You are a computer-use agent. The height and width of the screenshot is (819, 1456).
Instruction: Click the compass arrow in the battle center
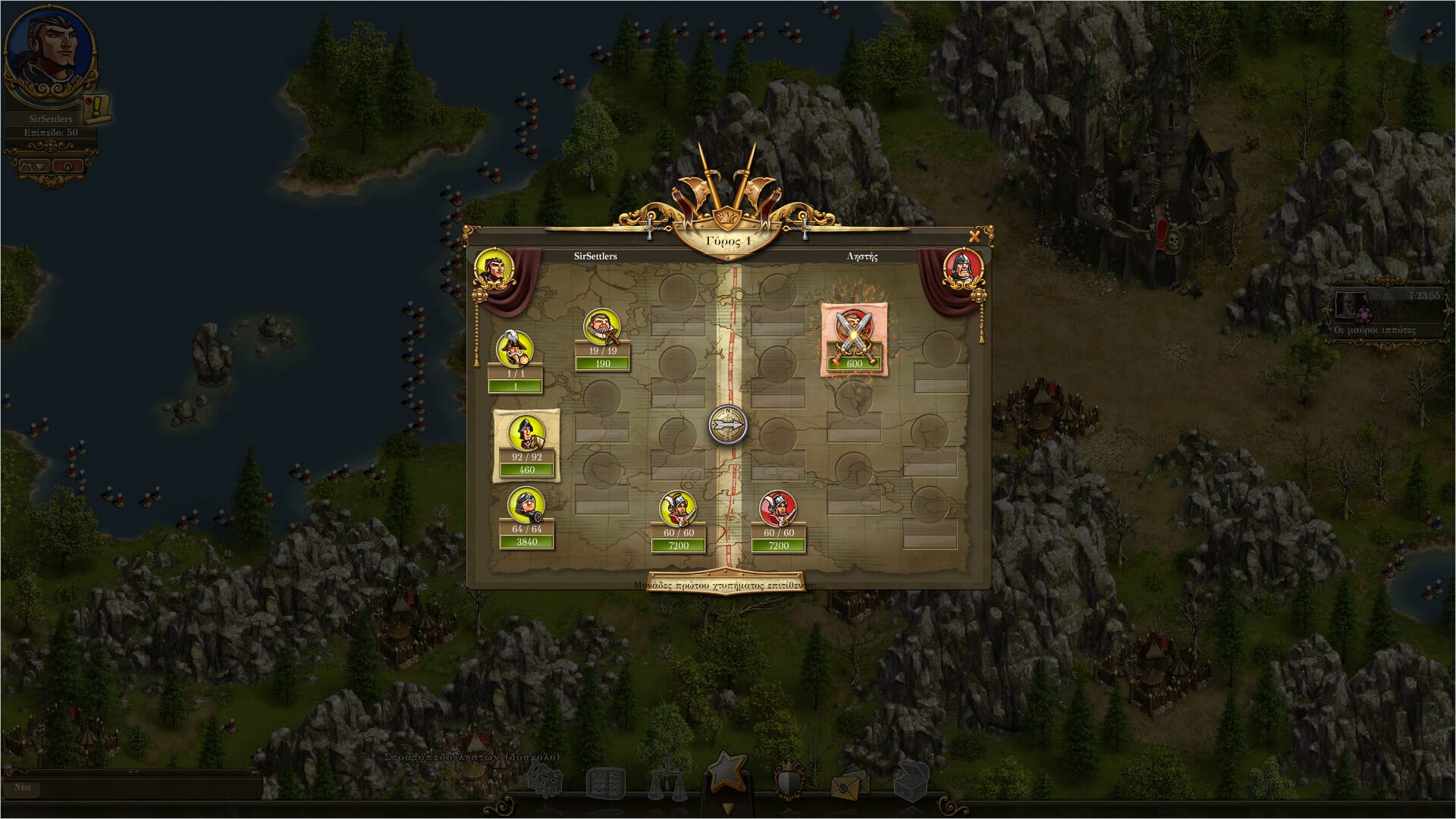tap(728, 424)
